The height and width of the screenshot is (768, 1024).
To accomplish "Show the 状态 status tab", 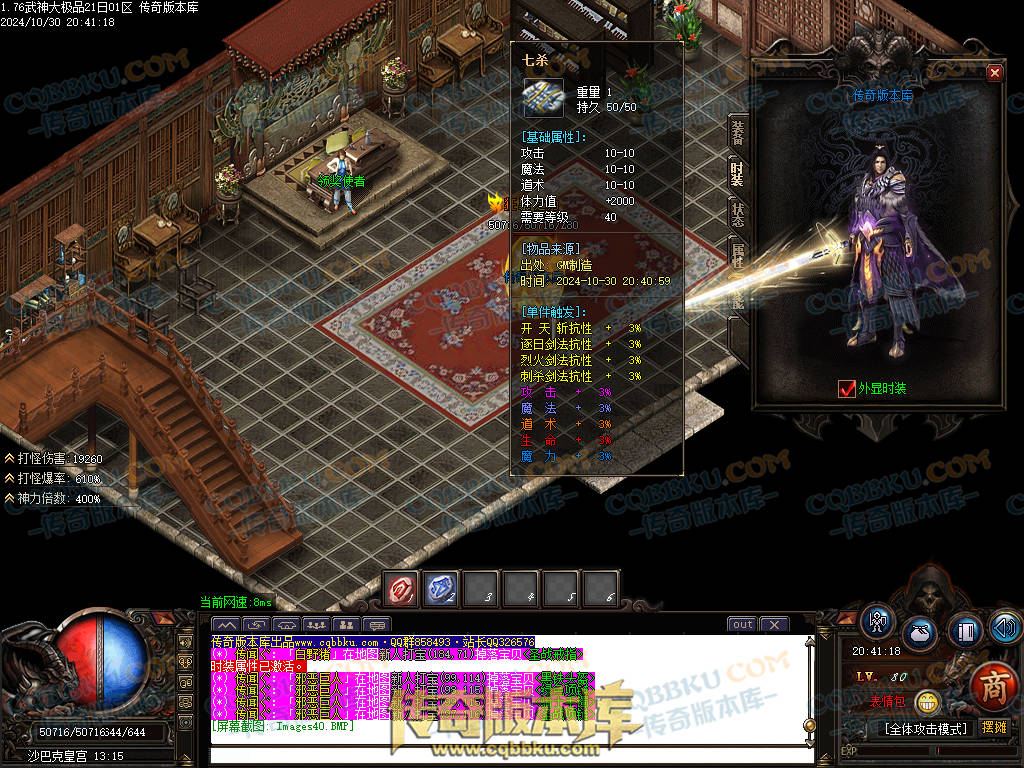I will pos(737,214).
